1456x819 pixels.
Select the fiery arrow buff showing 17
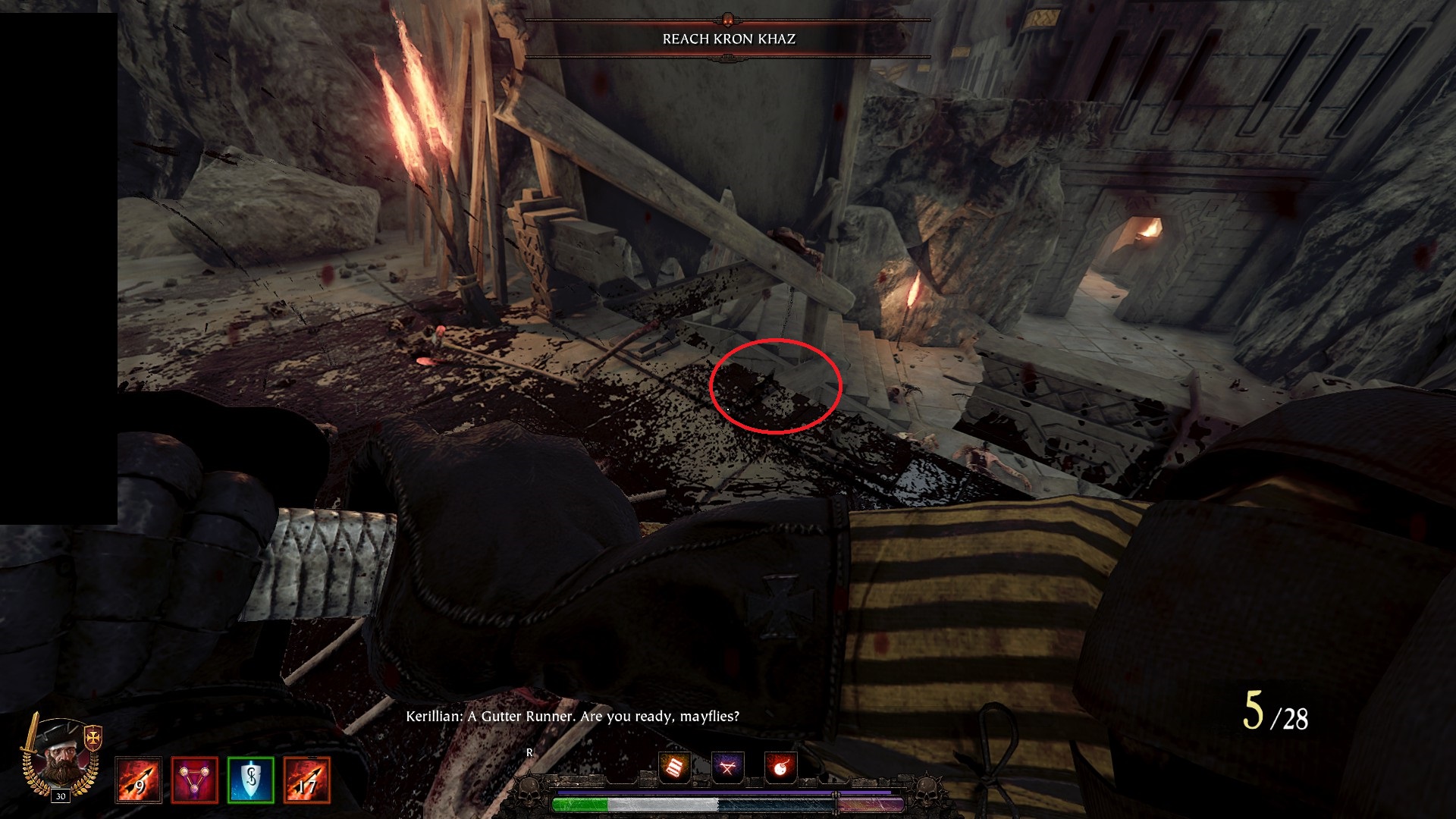point(306,780)
